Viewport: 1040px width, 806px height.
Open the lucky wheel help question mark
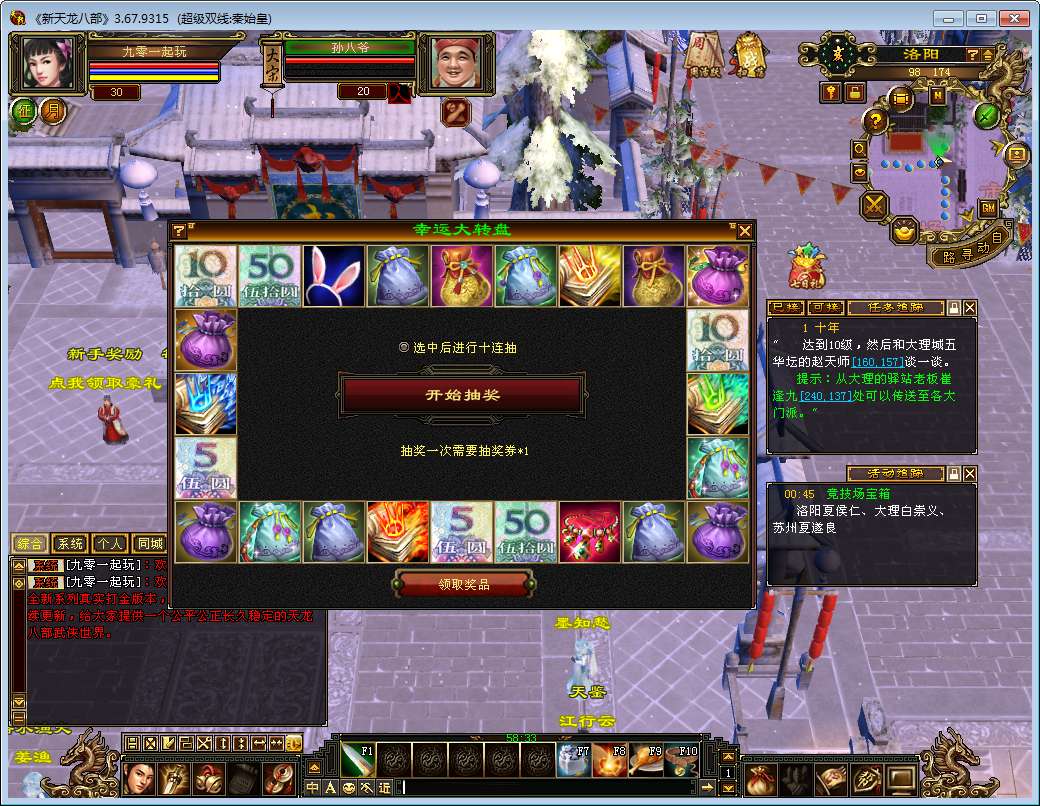(179, 231)
